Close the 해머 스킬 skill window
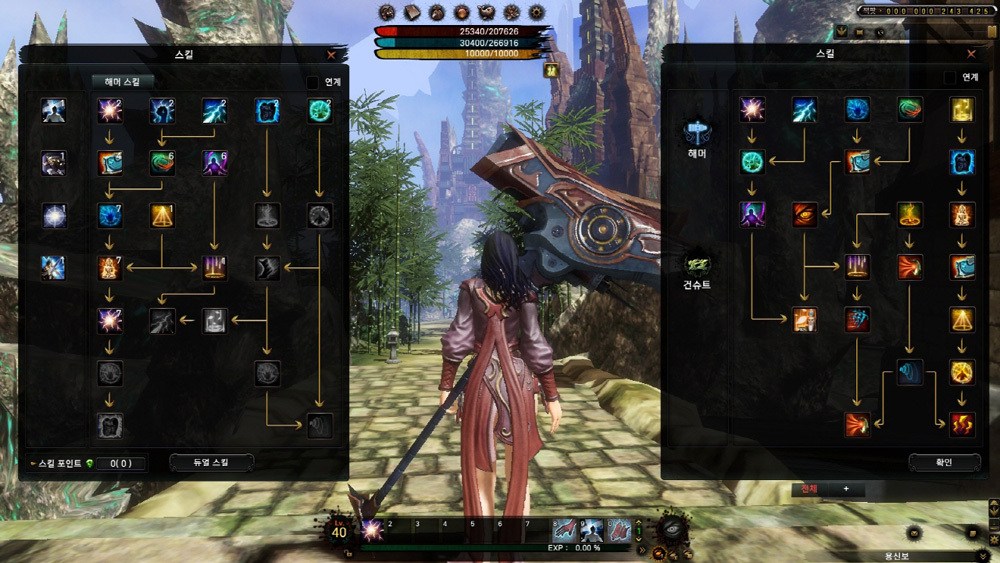 331,56
